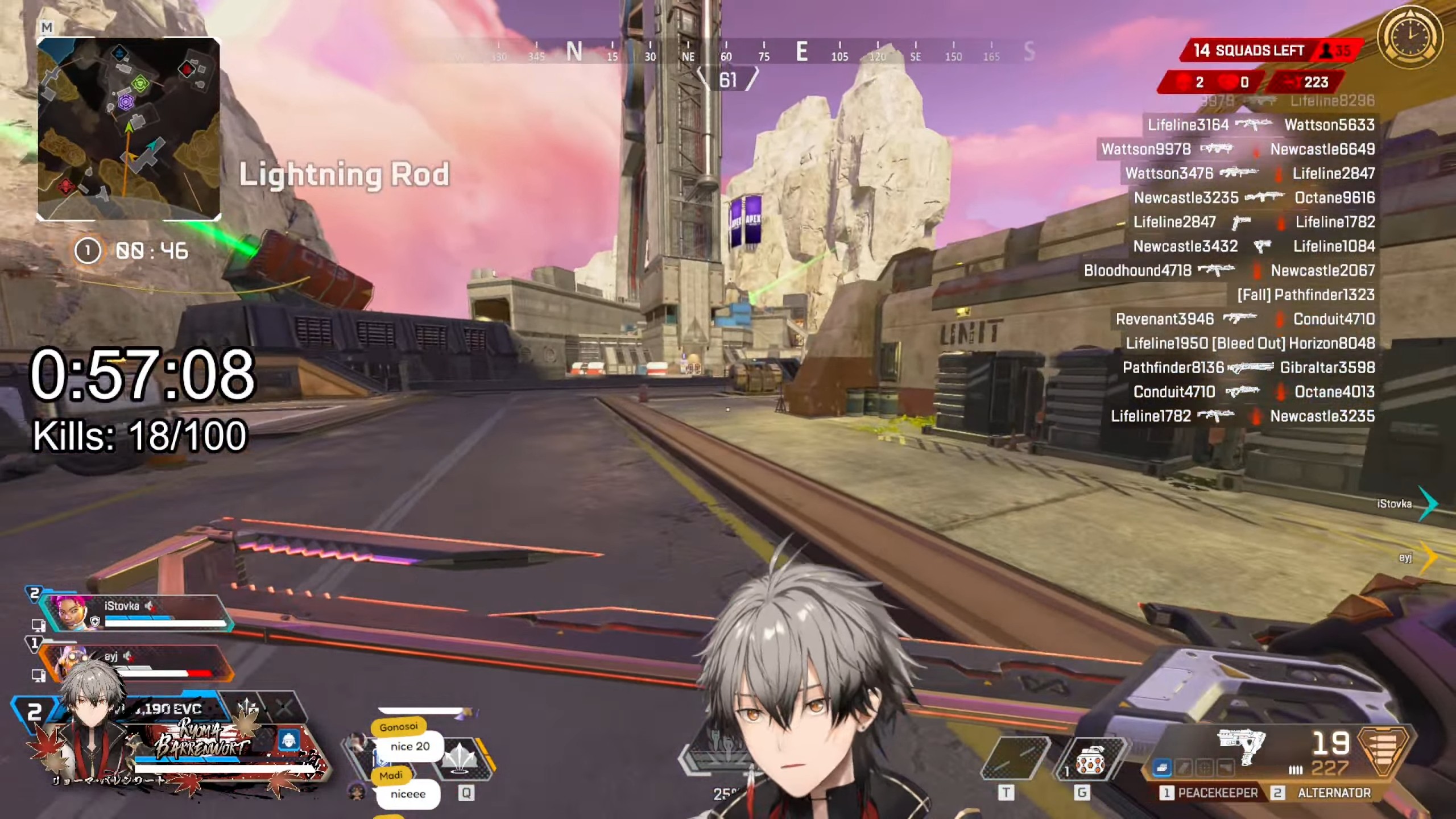Click the gold clock icon
1456x819 pixels.
tap(1410, 38)
